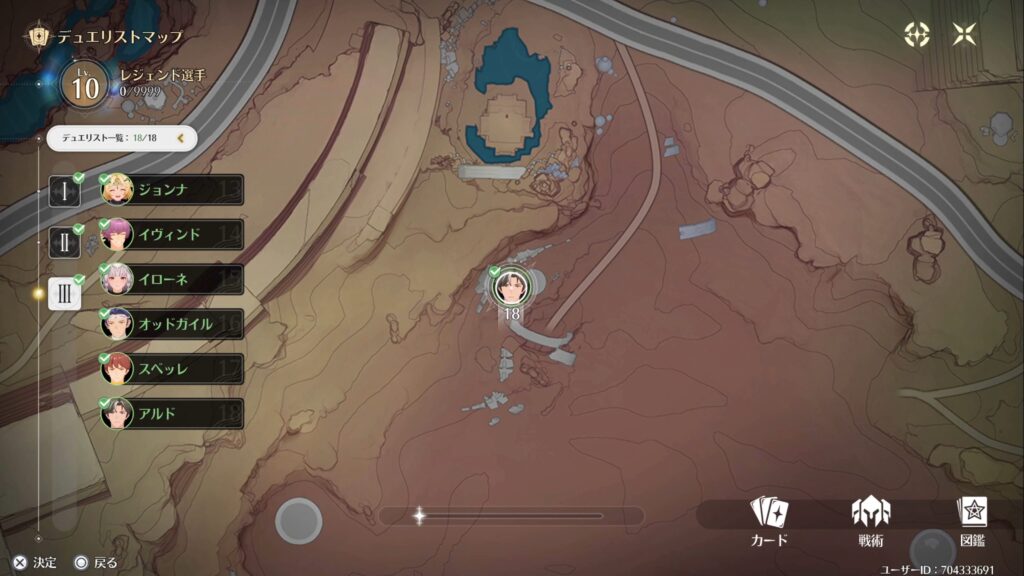
Task: Collapse the デュエリスト一覧 list panel
Action: point(181,138)
